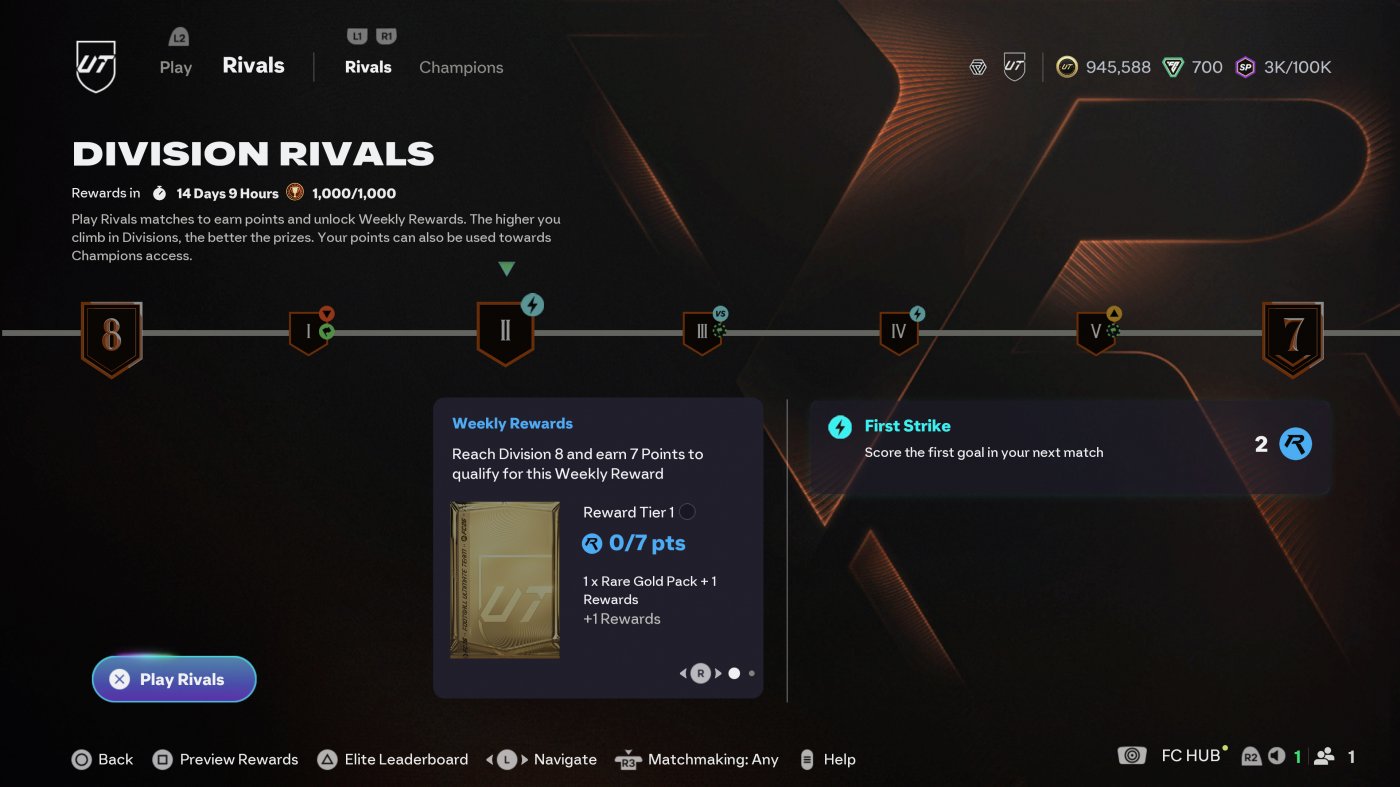
Task: Select the filled page indicator dot
Action: (735, 673)
